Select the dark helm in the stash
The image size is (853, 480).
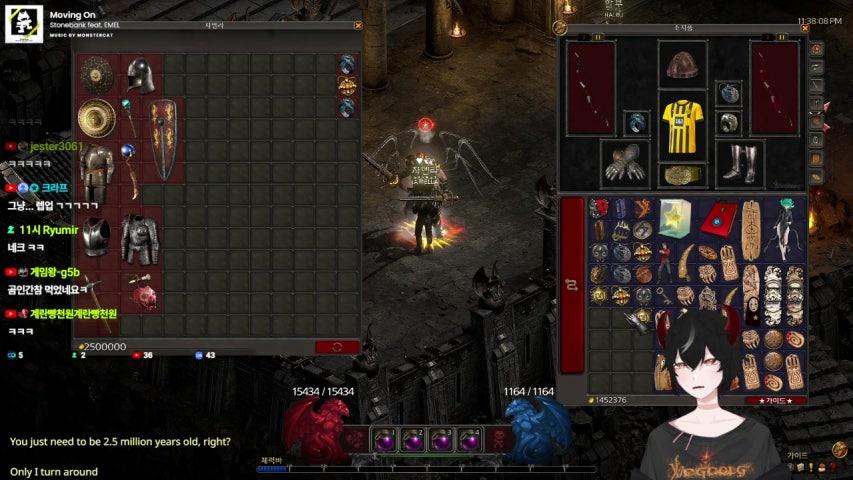[141, 76]
